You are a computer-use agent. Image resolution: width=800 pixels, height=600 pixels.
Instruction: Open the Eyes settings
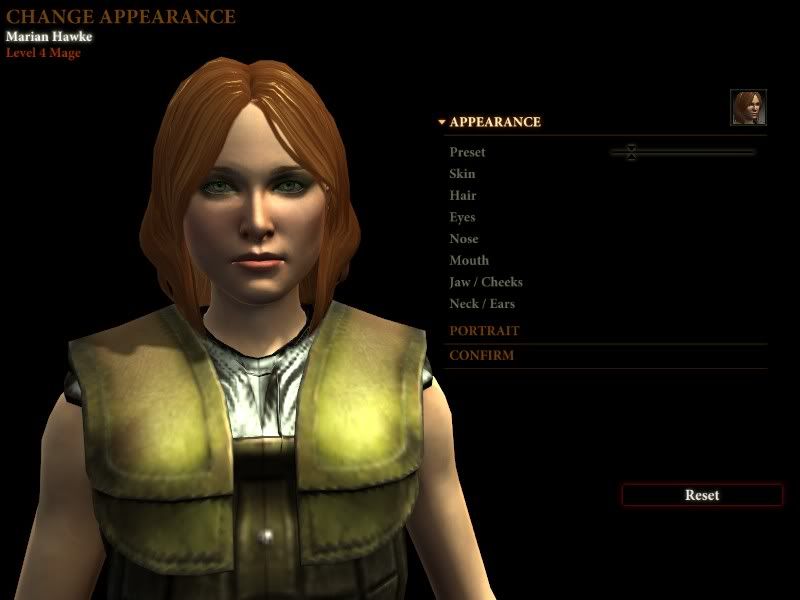pos(462,217)
